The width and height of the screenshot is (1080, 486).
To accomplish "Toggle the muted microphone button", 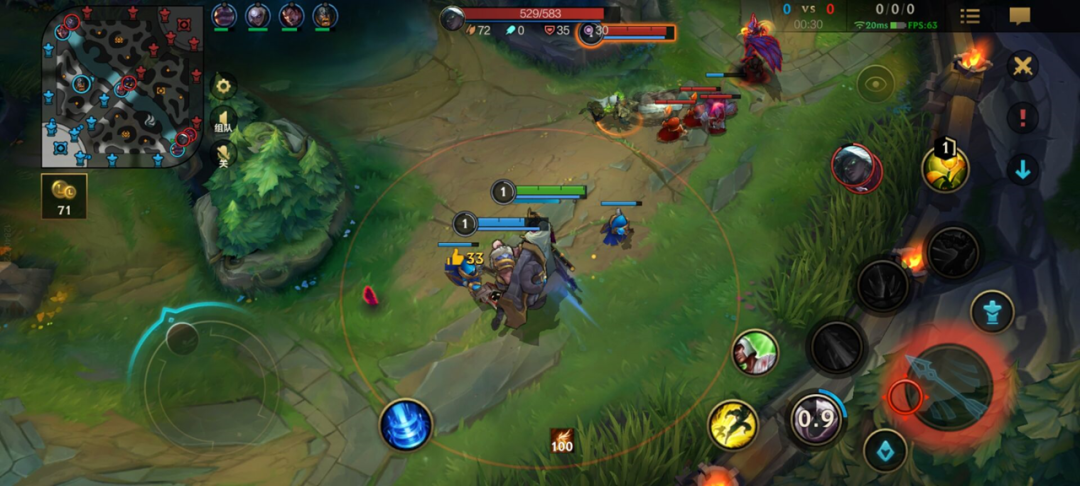I will [x=222, y=155].
